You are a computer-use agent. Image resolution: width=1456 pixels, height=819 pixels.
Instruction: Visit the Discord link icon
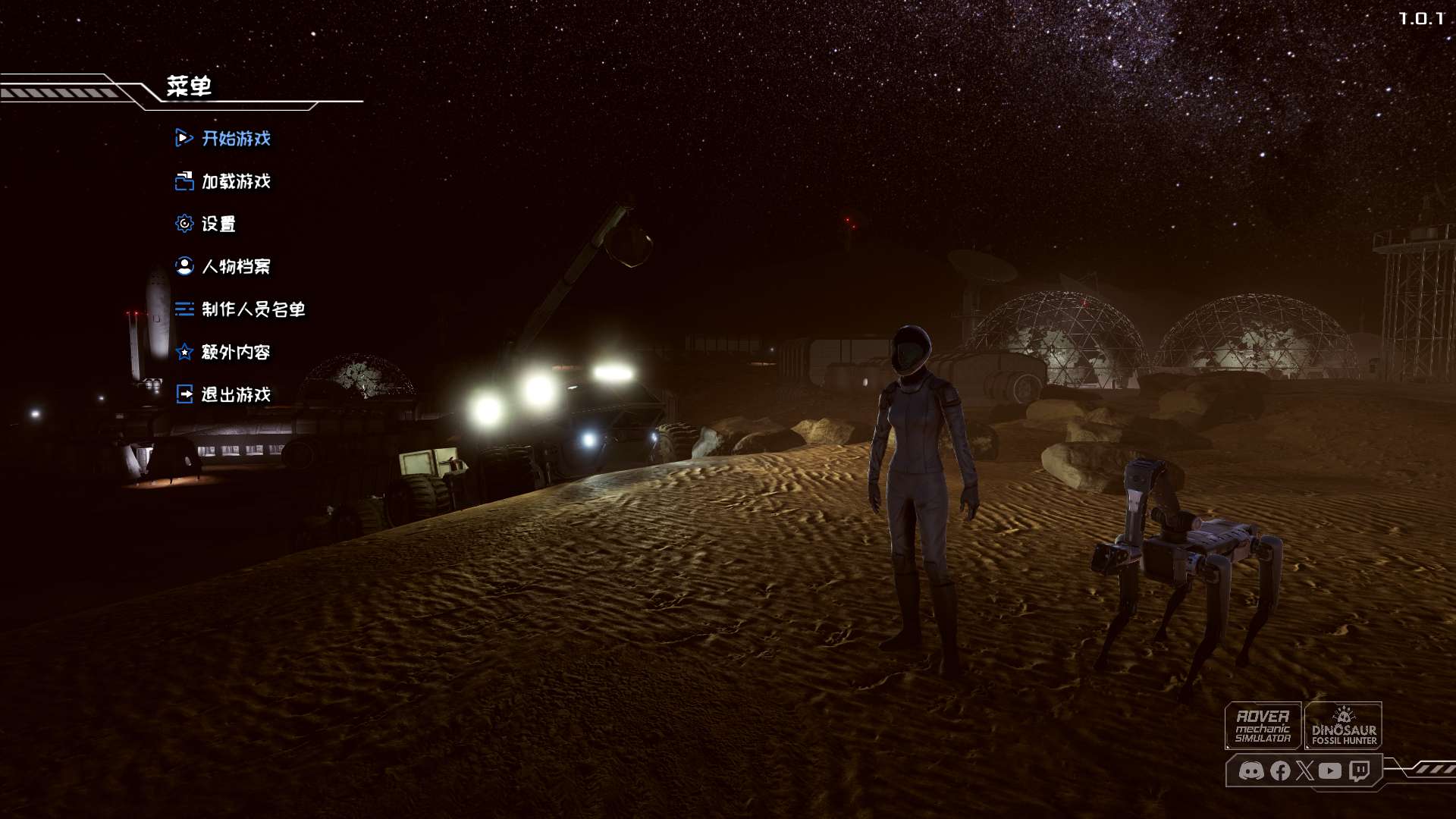(1251, 771)
